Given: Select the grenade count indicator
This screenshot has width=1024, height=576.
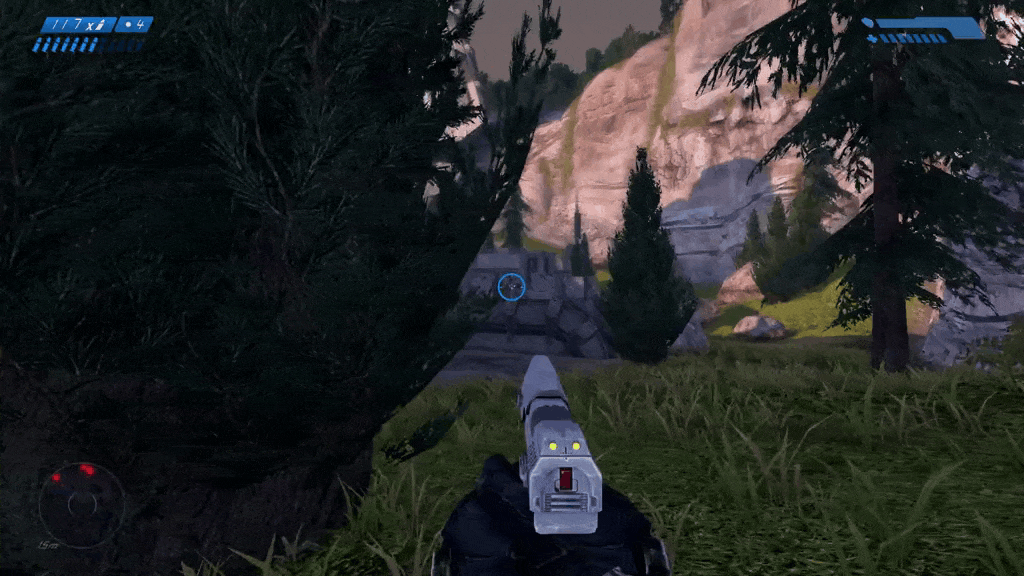Looking at the screenshot, I should pyautogui.click(x=134, y=24).
